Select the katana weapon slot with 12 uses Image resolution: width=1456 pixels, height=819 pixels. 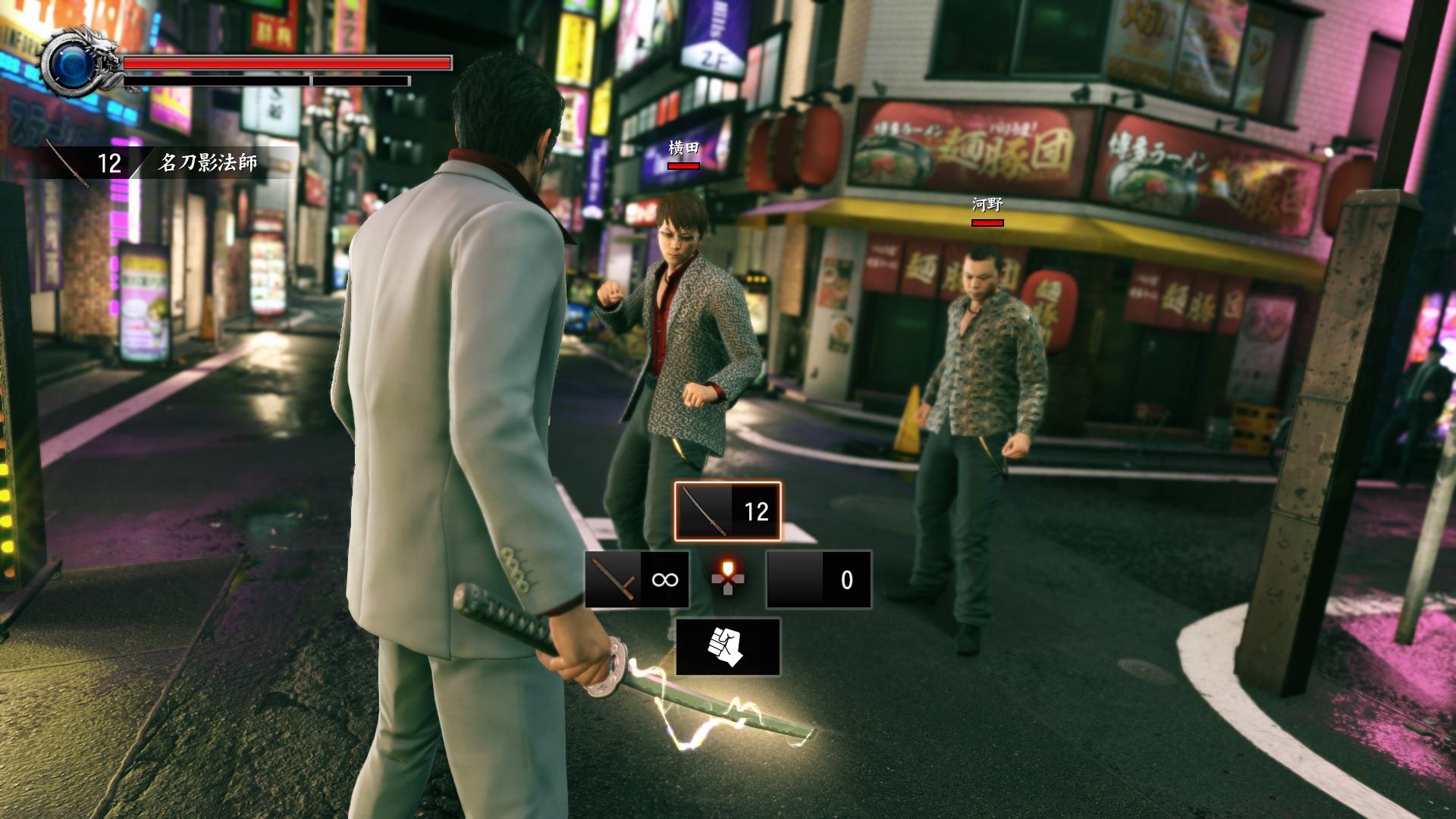(x=727, y=511)
